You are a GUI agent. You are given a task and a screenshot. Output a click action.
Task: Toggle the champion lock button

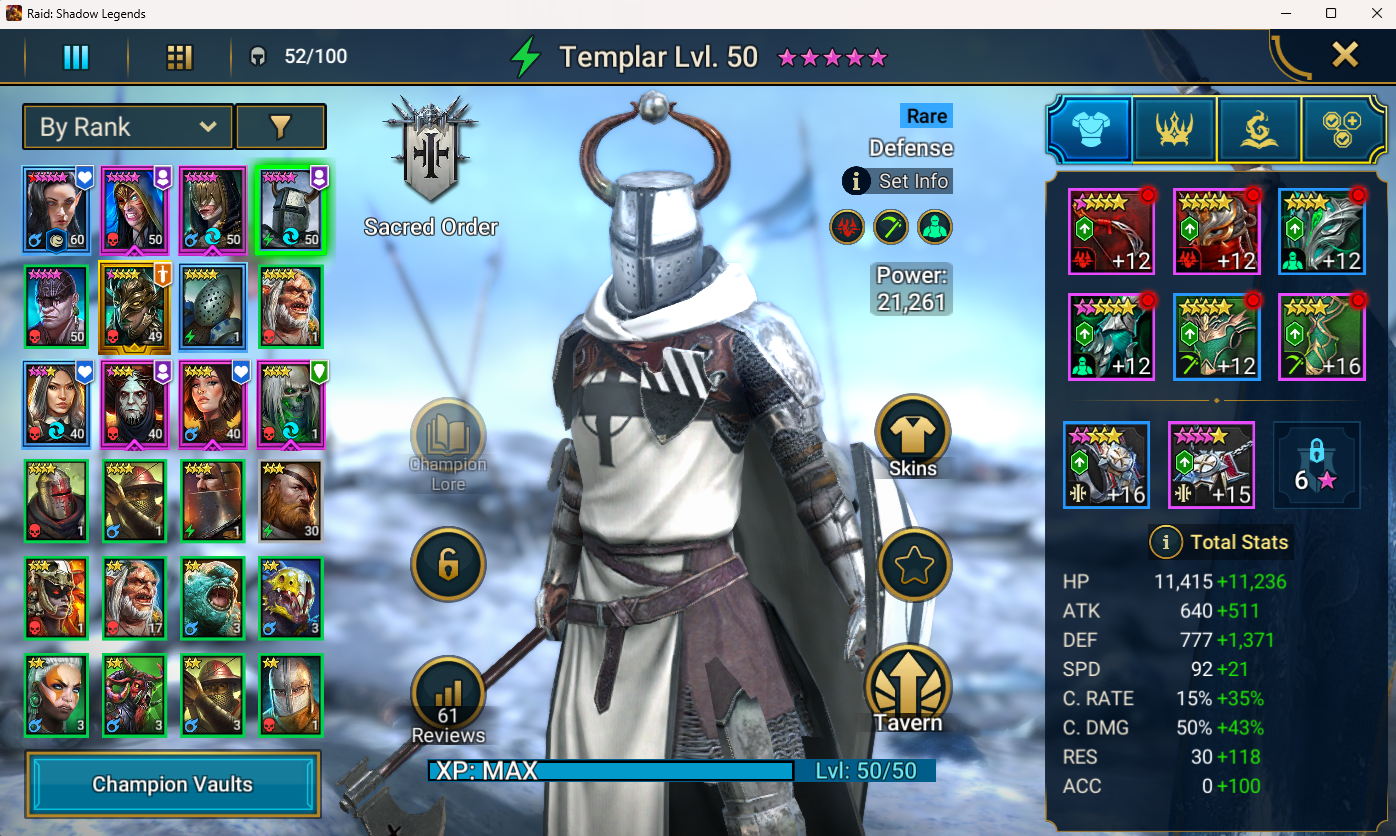[x=448, y=565]
